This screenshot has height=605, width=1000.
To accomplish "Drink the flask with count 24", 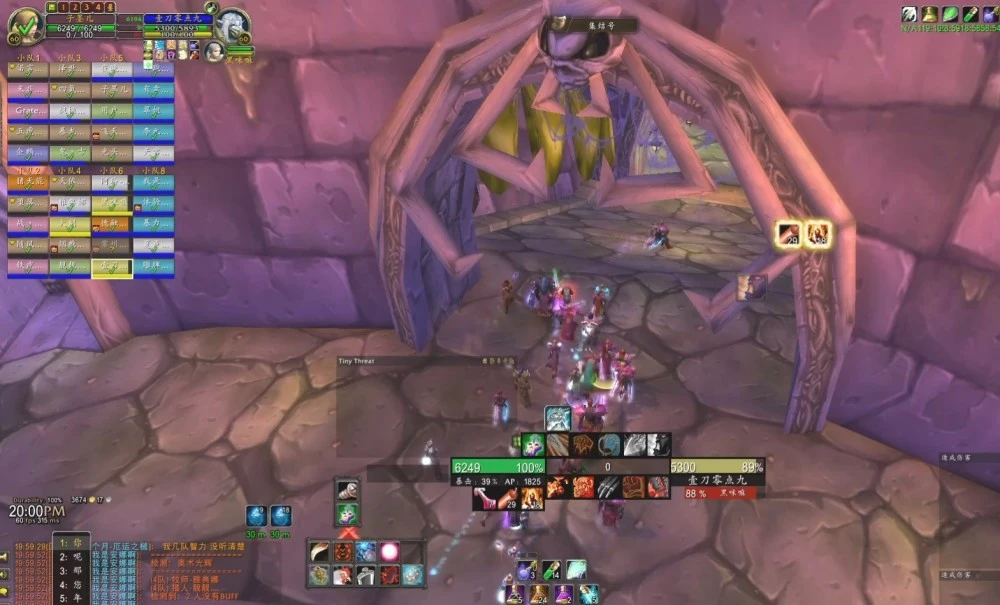I will [539, 594].
